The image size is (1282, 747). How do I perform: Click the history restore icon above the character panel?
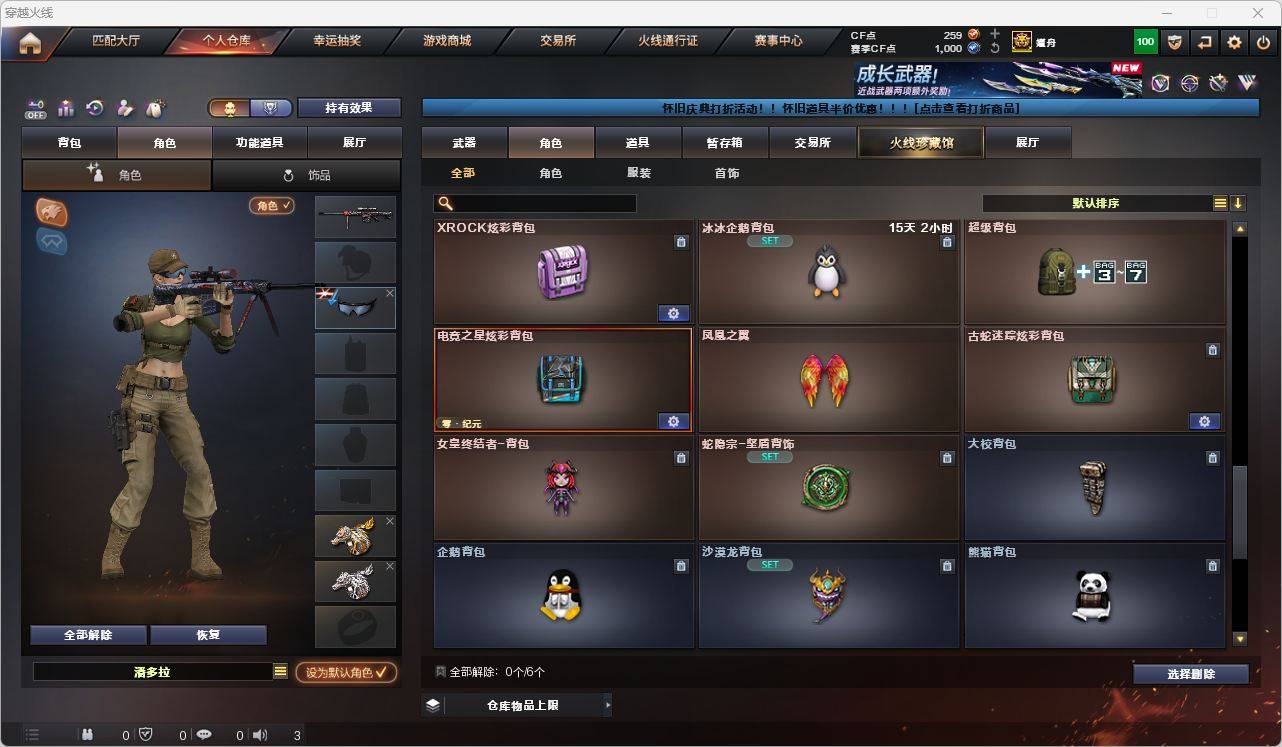click(93, 107)
